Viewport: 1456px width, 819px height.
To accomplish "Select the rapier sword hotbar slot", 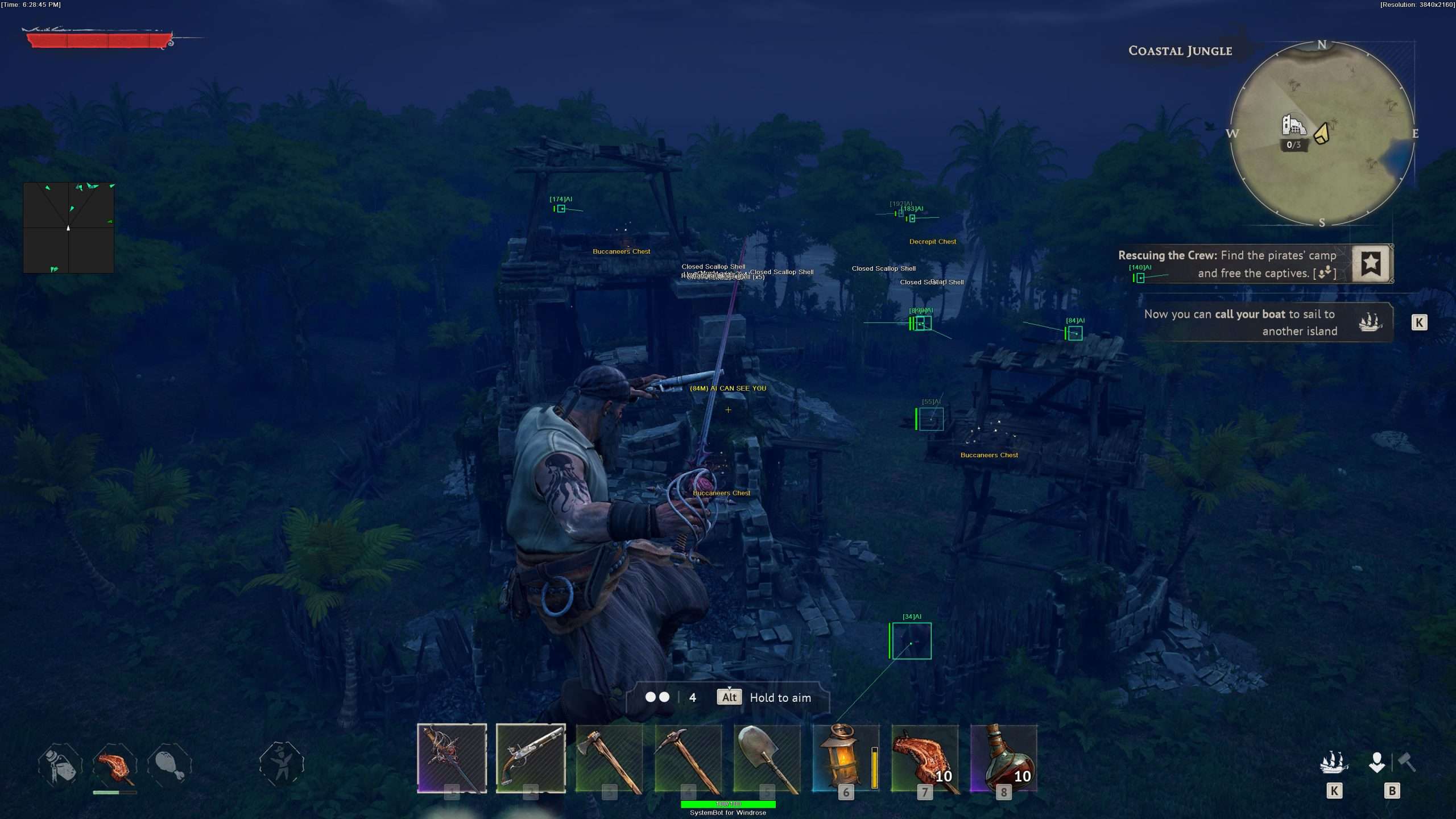I will point(452,758).
